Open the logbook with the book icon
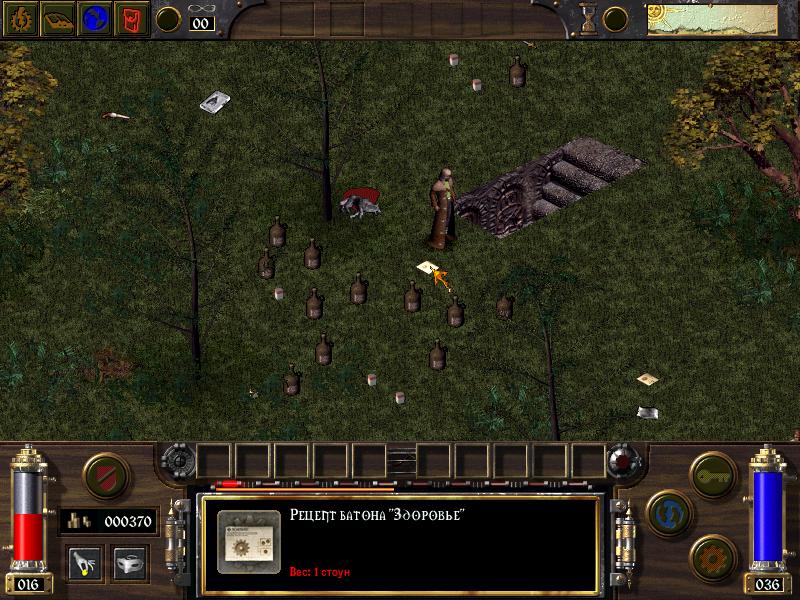The image size is (800, 600). pos(57,19)
